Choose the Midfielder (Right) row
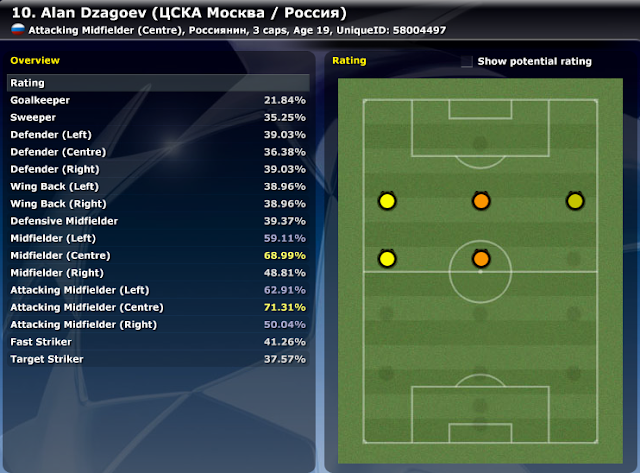Viewport: 640px width, 473px height. (158, 273)
